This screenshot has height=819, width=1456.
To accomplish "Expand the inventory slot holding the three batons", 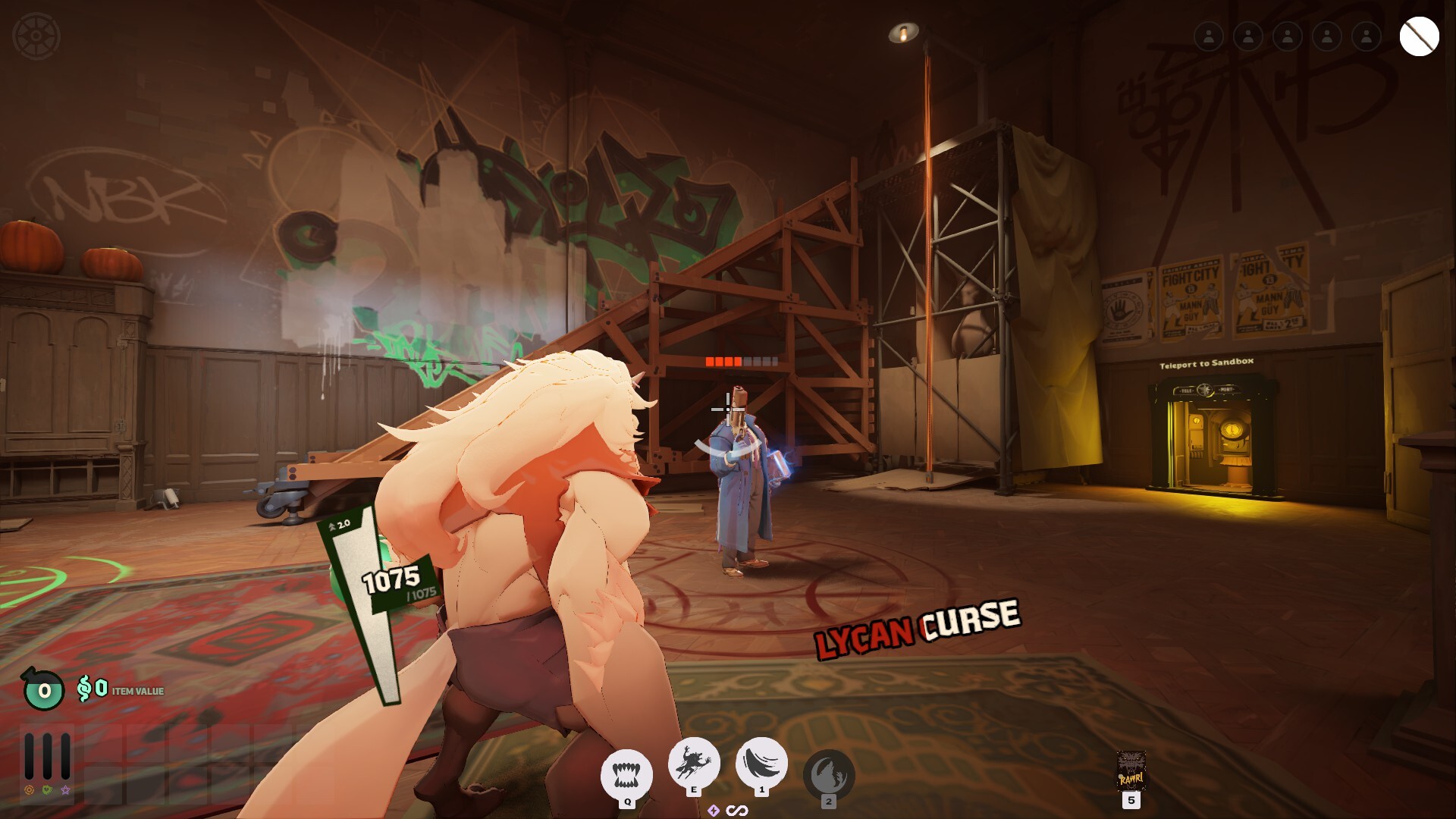I will (x=45, y=755).
